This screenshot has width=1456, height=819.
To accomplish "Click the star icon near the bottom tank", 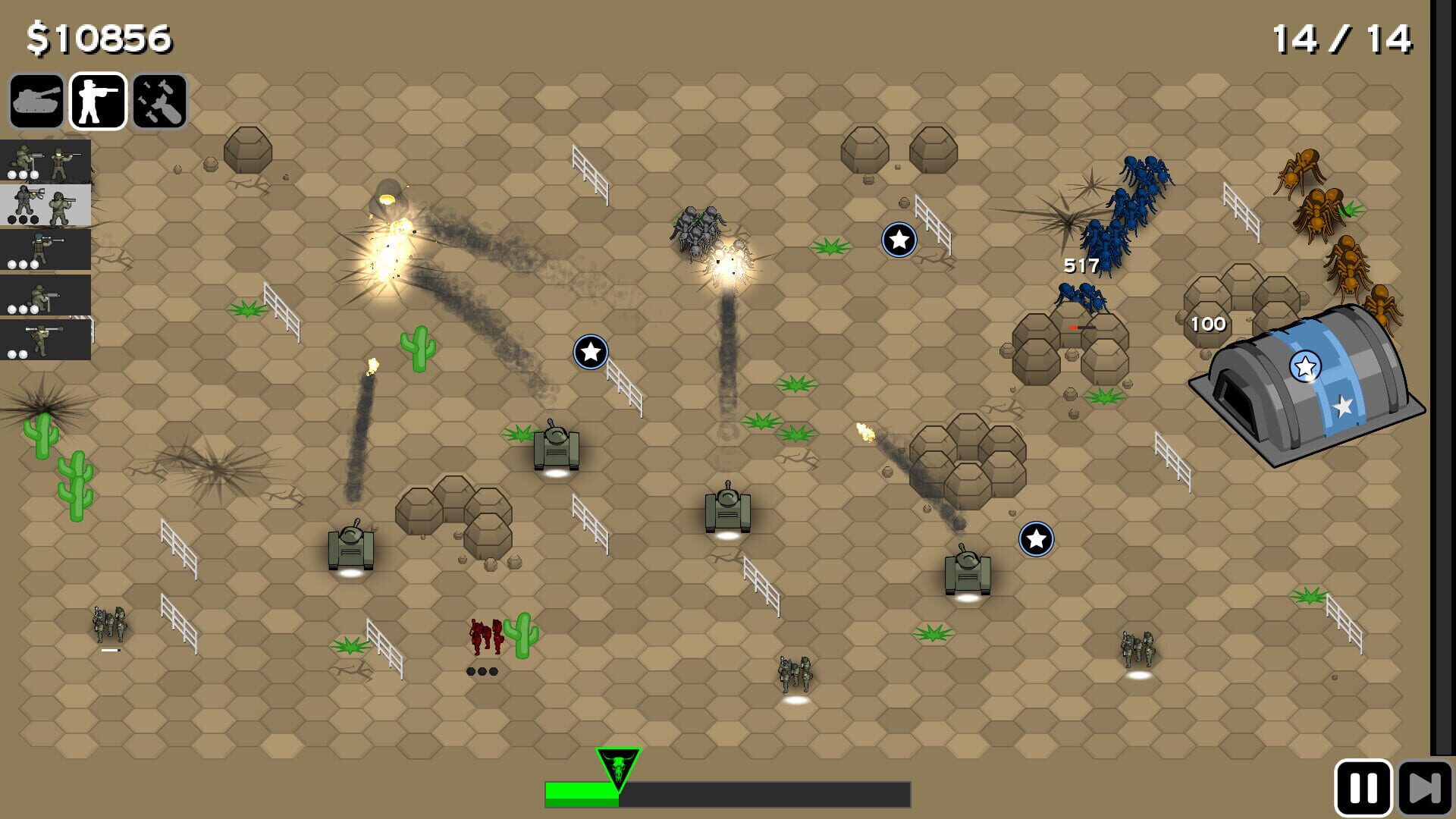I will pos(1035,540).
